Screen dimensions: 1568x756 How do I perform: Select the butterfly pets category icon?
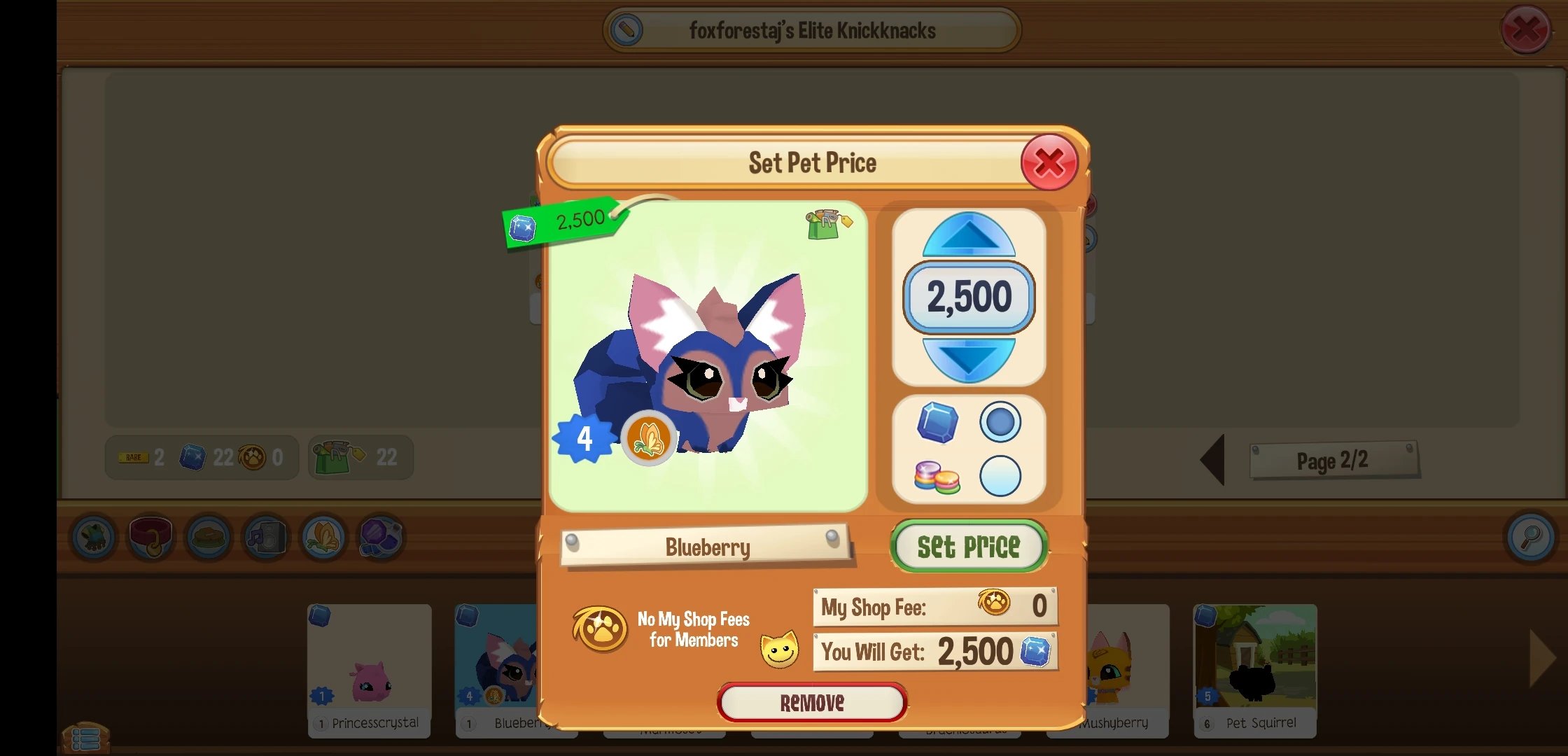coord(323,538)
